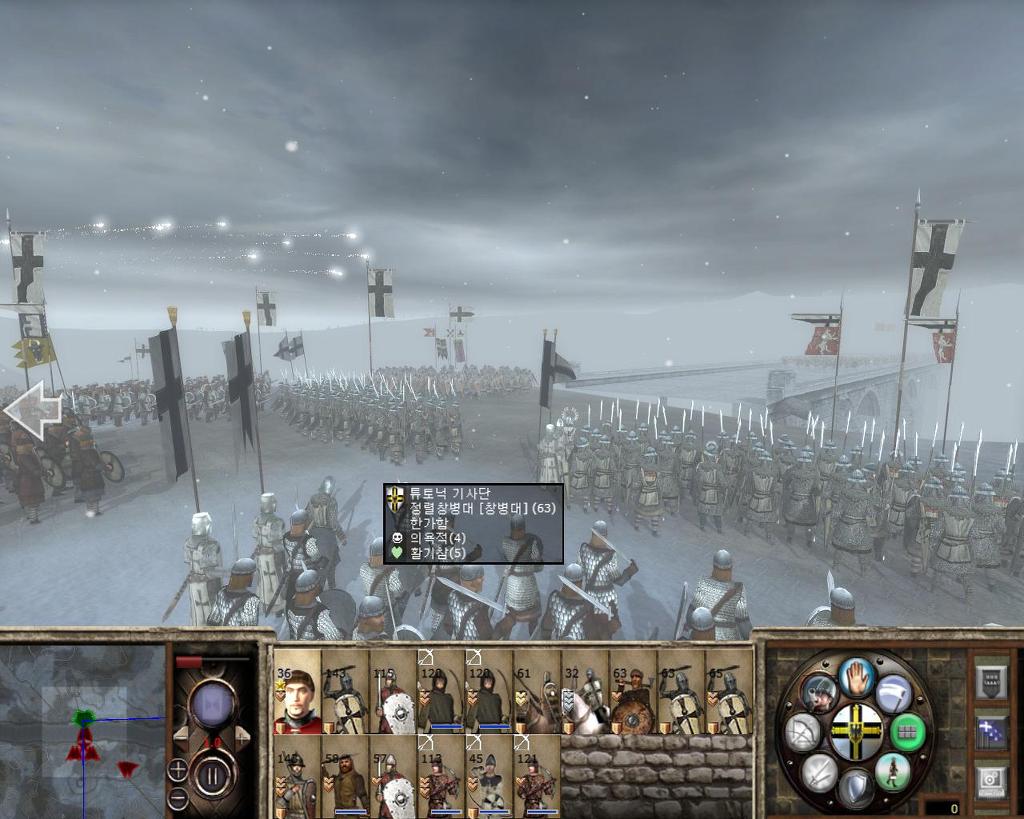Viewport: 1024px width, 819px height.
Task: Toggle the bow fire-at-will button
Action: (x=803, y=732)
